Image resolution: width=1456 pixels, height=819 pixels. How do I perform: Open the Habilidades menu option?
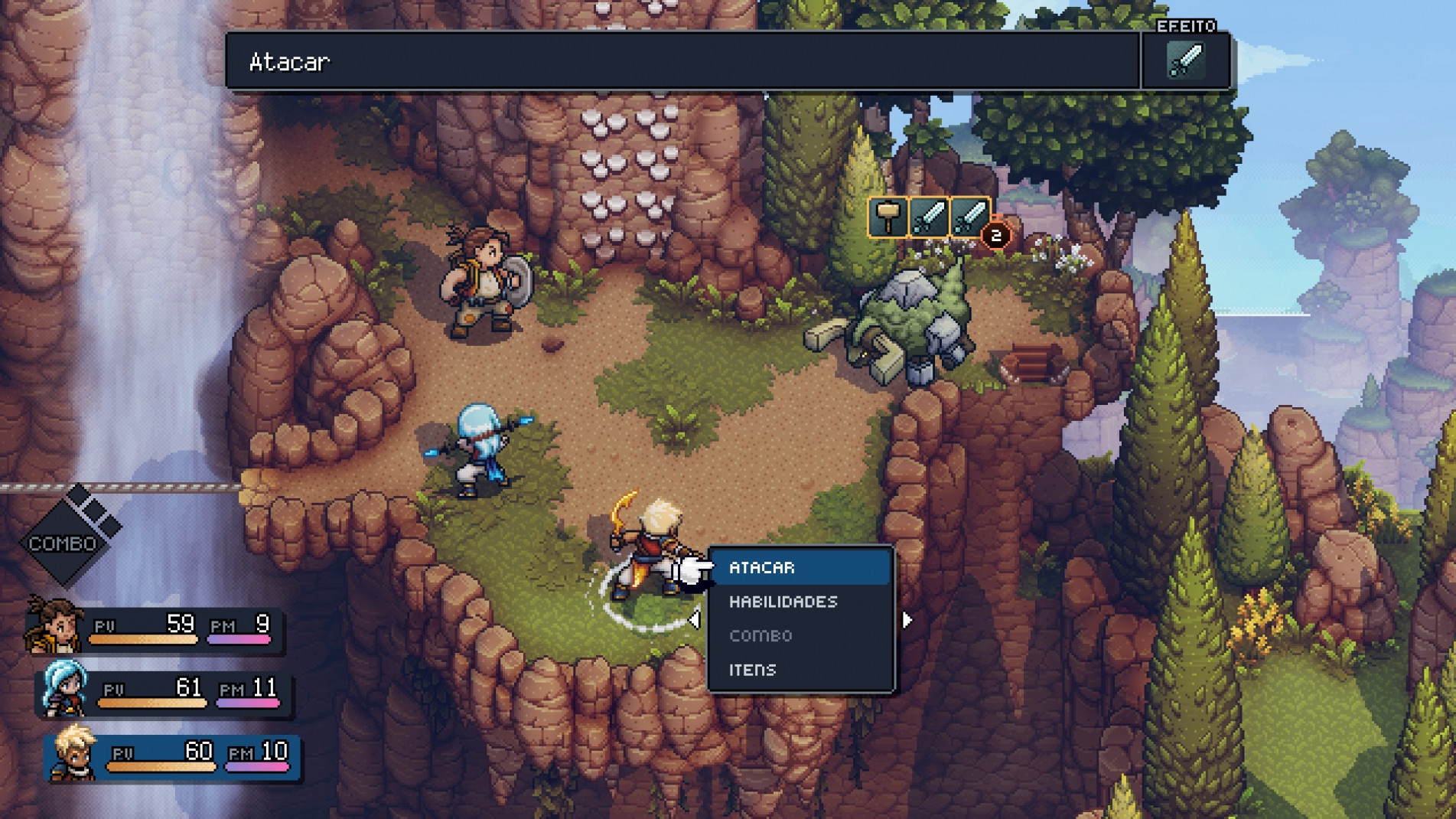point(800,602)
